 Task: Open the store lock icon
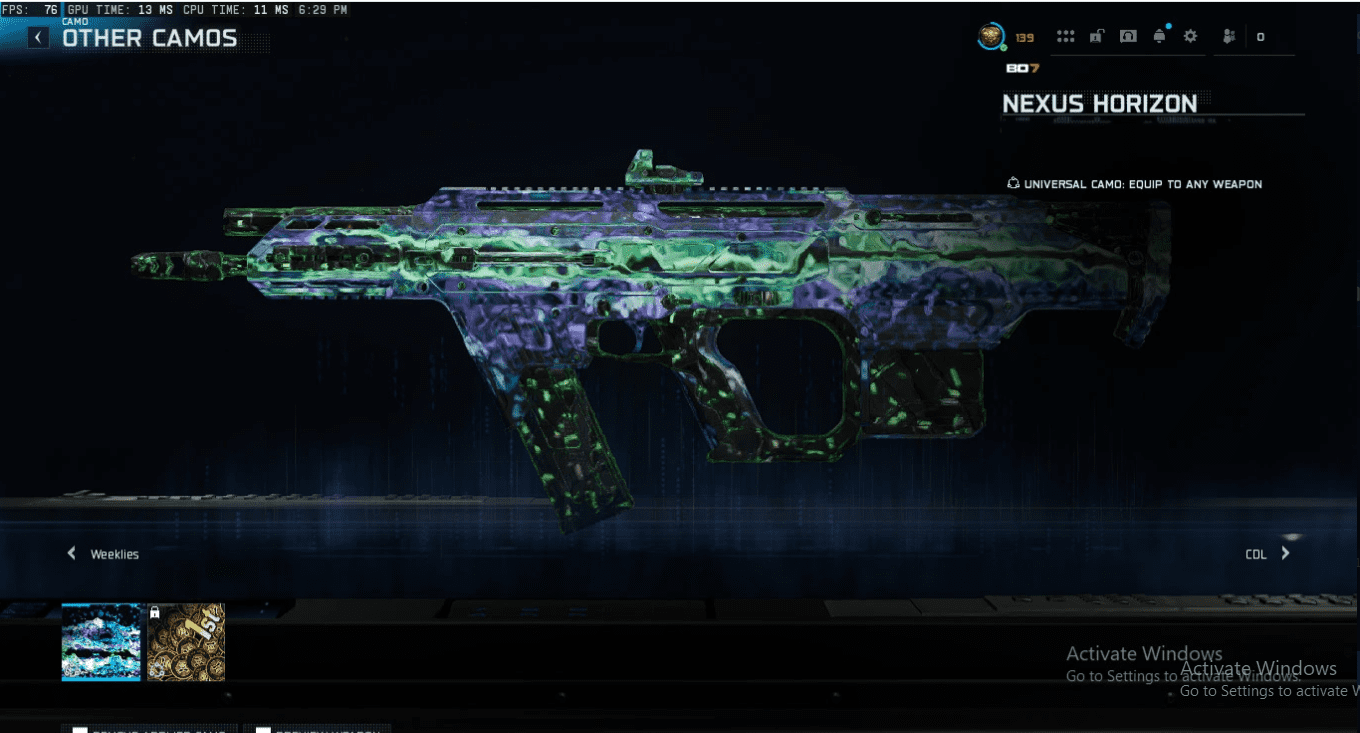1097,36
